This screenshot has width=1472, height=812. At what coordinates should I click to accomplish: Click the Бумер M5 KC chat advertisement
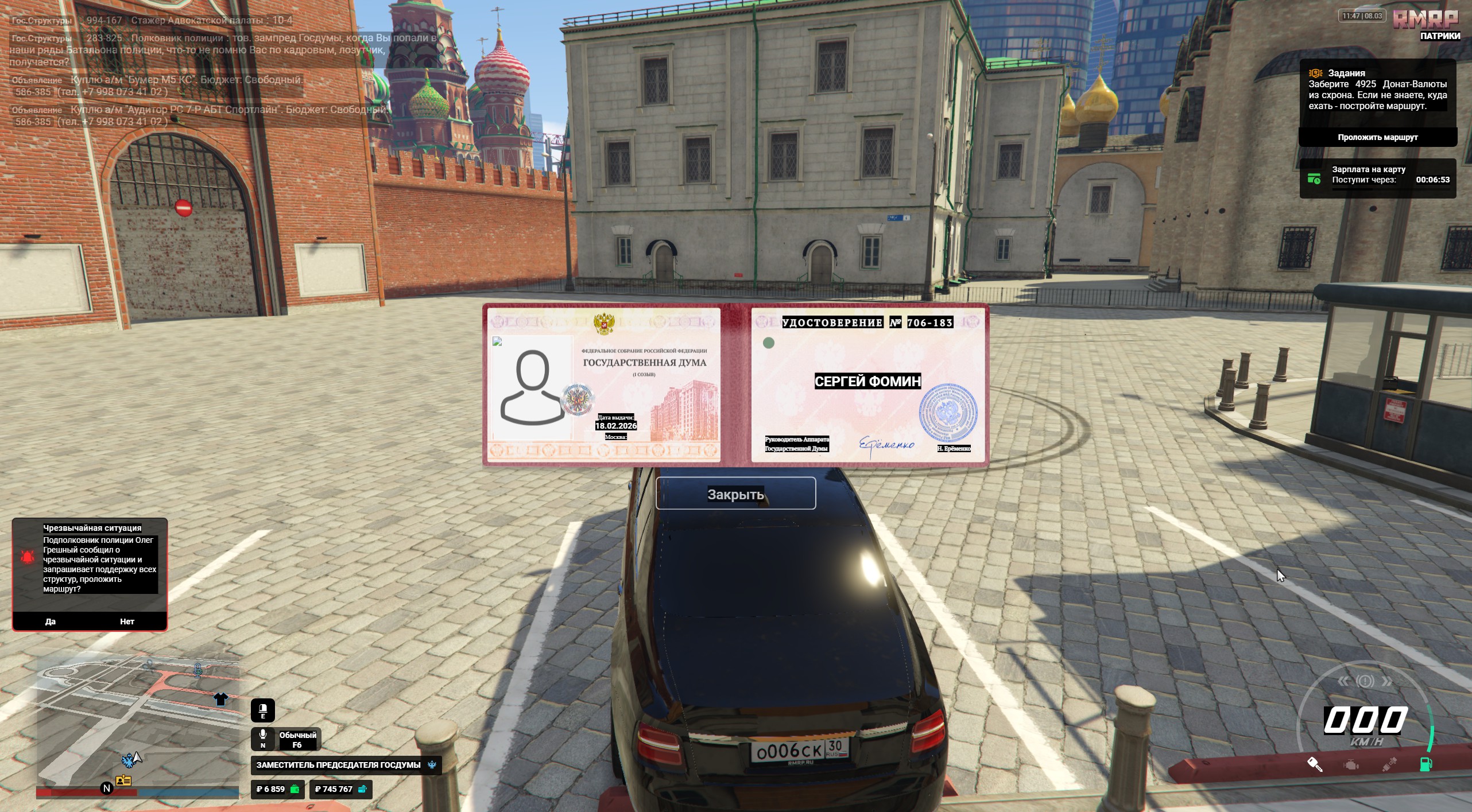[187, 80]
